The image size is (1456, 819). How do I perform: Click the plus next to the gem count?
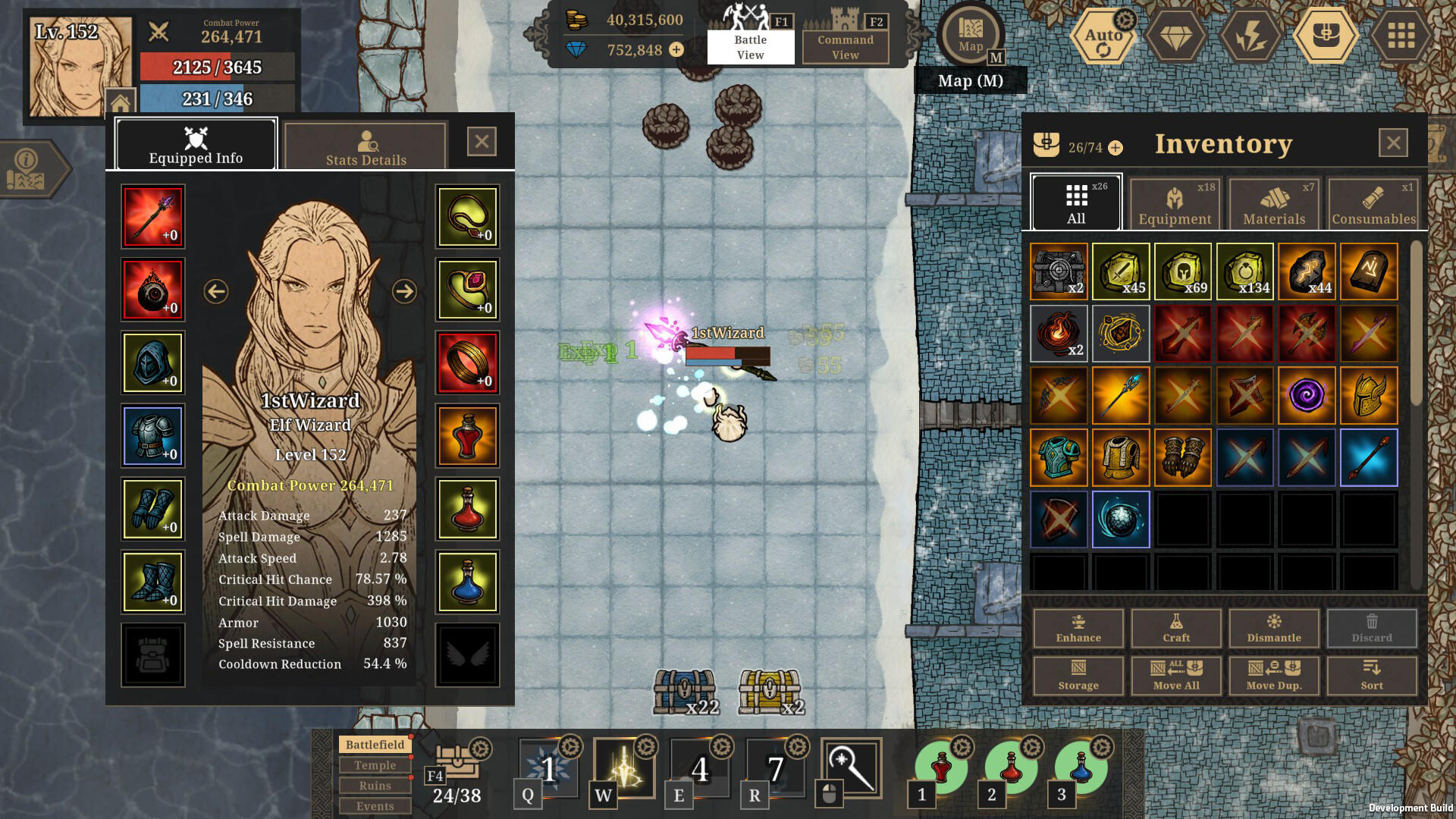[675, 51]
